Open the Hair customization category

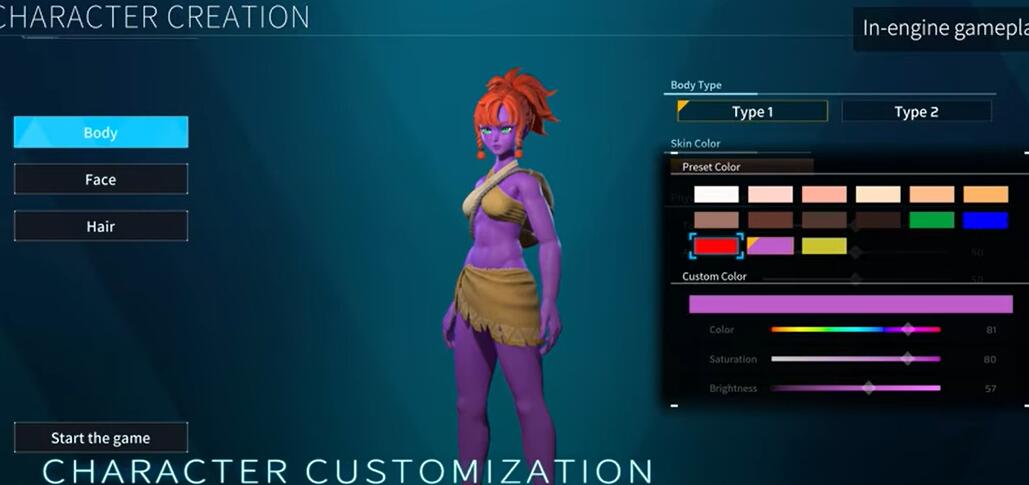pos(101,227)
